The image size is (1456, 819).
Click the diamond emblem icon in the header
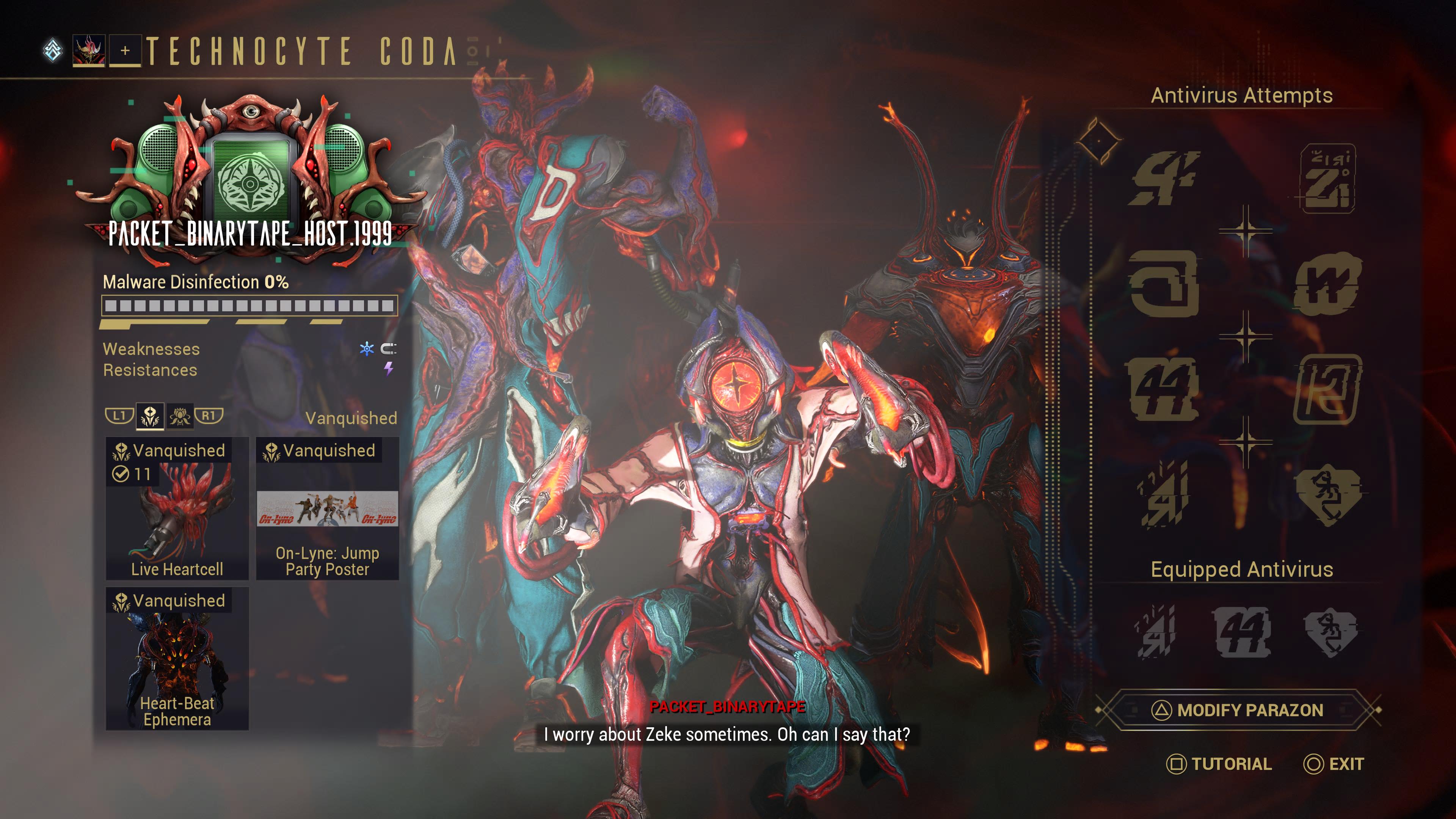53,50
